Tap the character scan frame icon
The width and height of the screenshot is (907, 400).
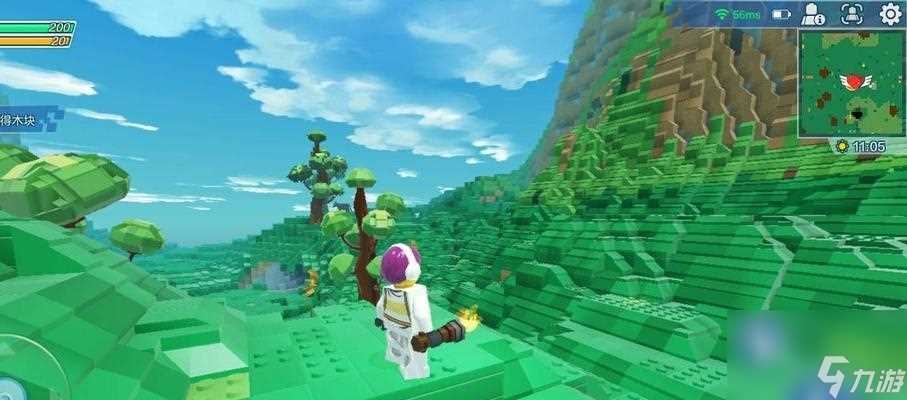click(851, 14)
